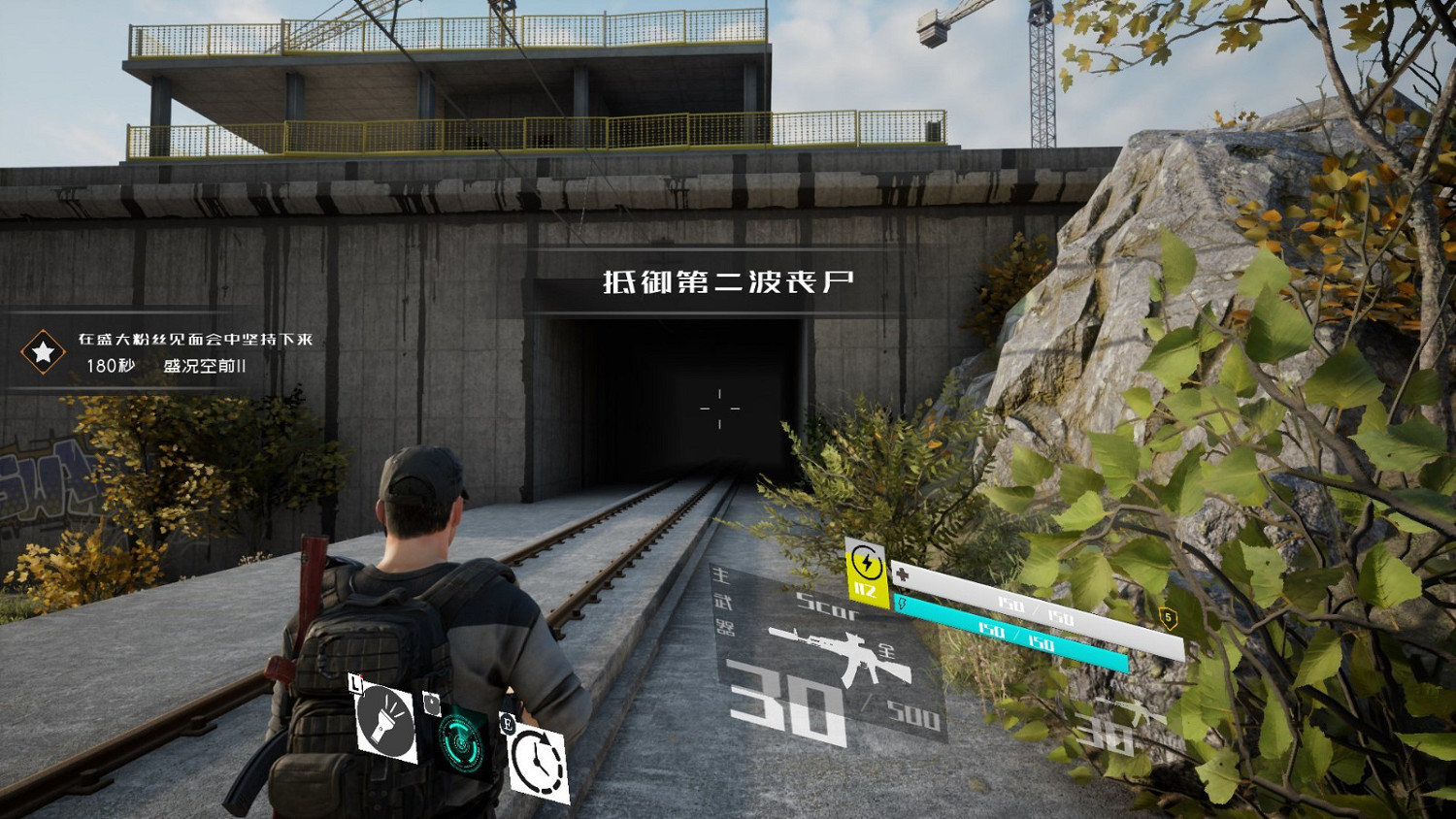Image resolution: width=1456 pixels, height=819 pixels.
Task: Click the mouse-button prompt on the scanner gadget
Action: (432, 703)
